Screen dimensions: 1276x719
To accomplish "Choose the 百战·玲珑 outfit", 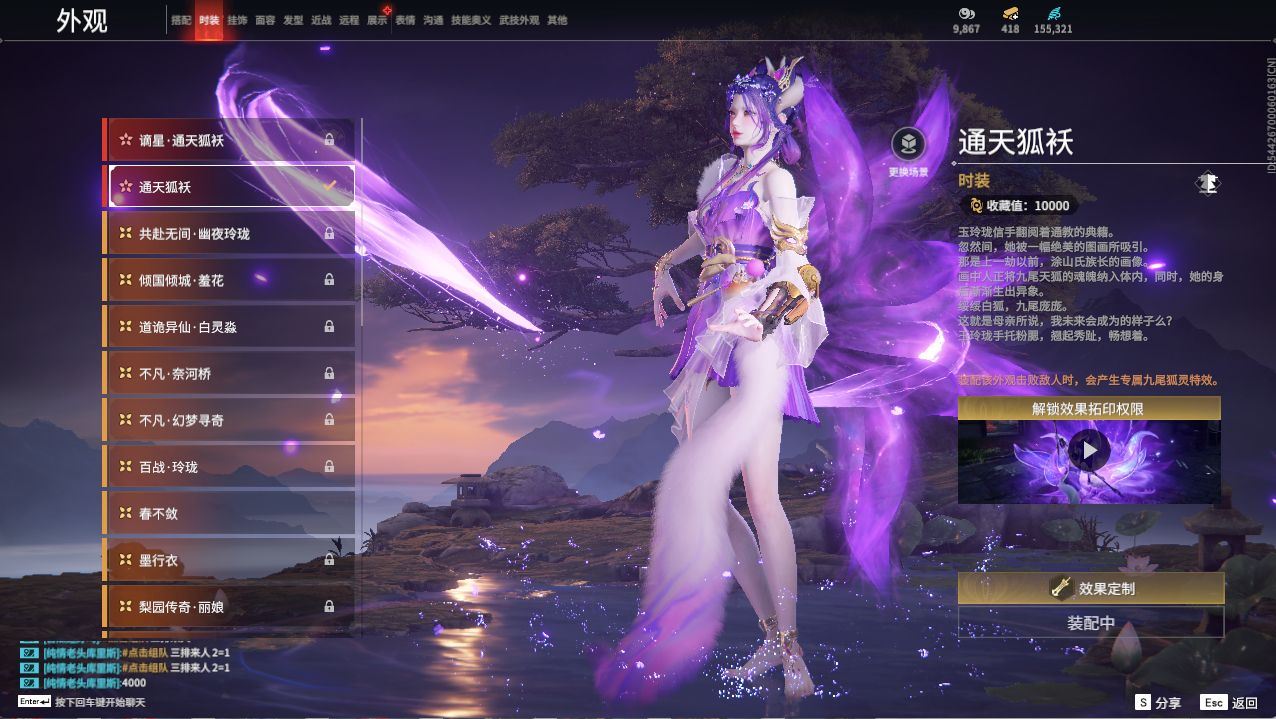I will tap(230, 467).
